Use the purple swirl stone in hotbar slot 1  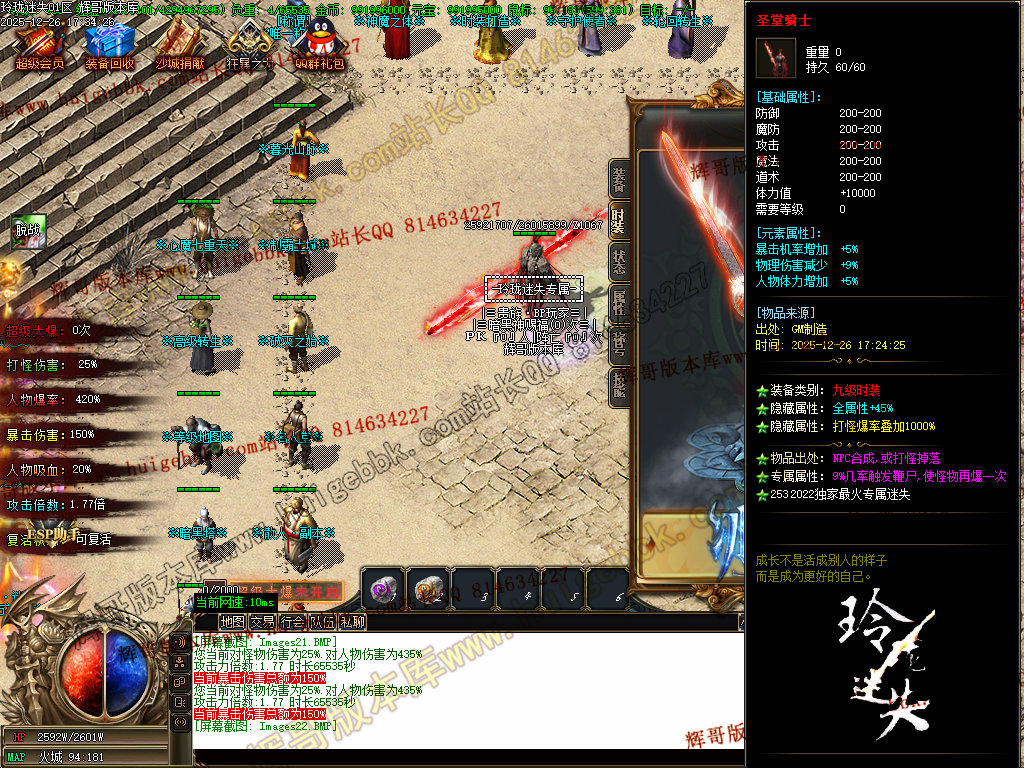tap(383, 588)
